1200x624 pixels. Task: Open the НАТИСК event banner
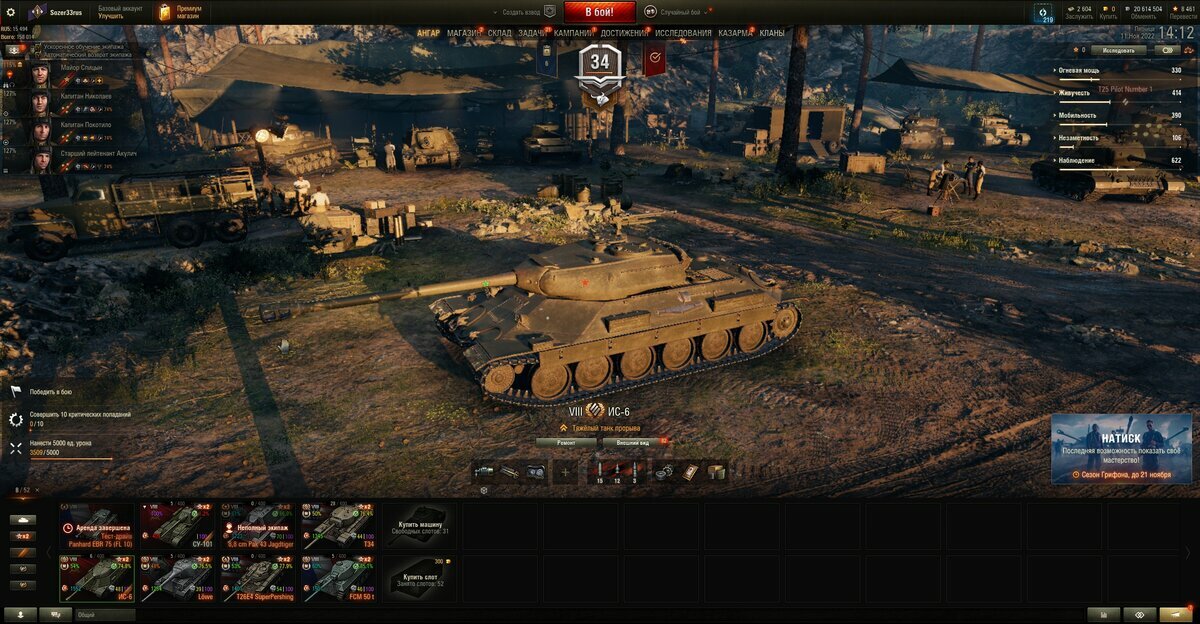click(1120, 448)
